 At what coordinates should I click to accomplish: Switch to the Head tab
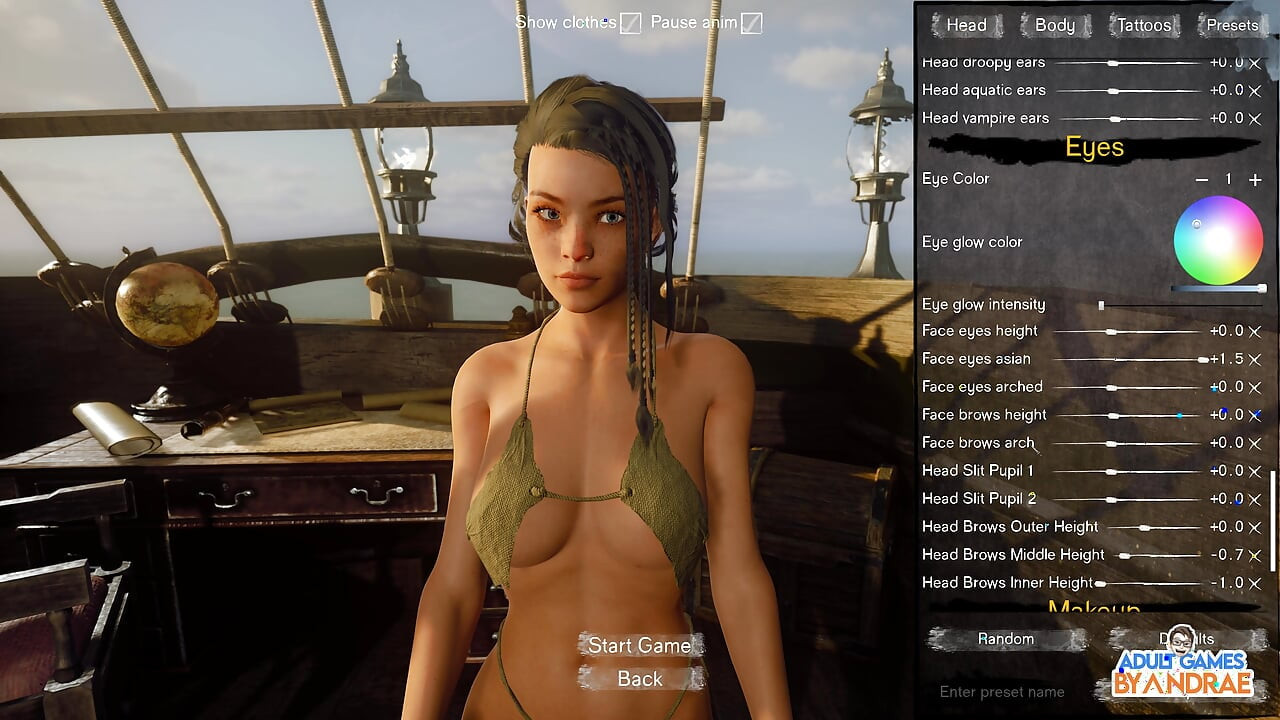tap(966, 25)
